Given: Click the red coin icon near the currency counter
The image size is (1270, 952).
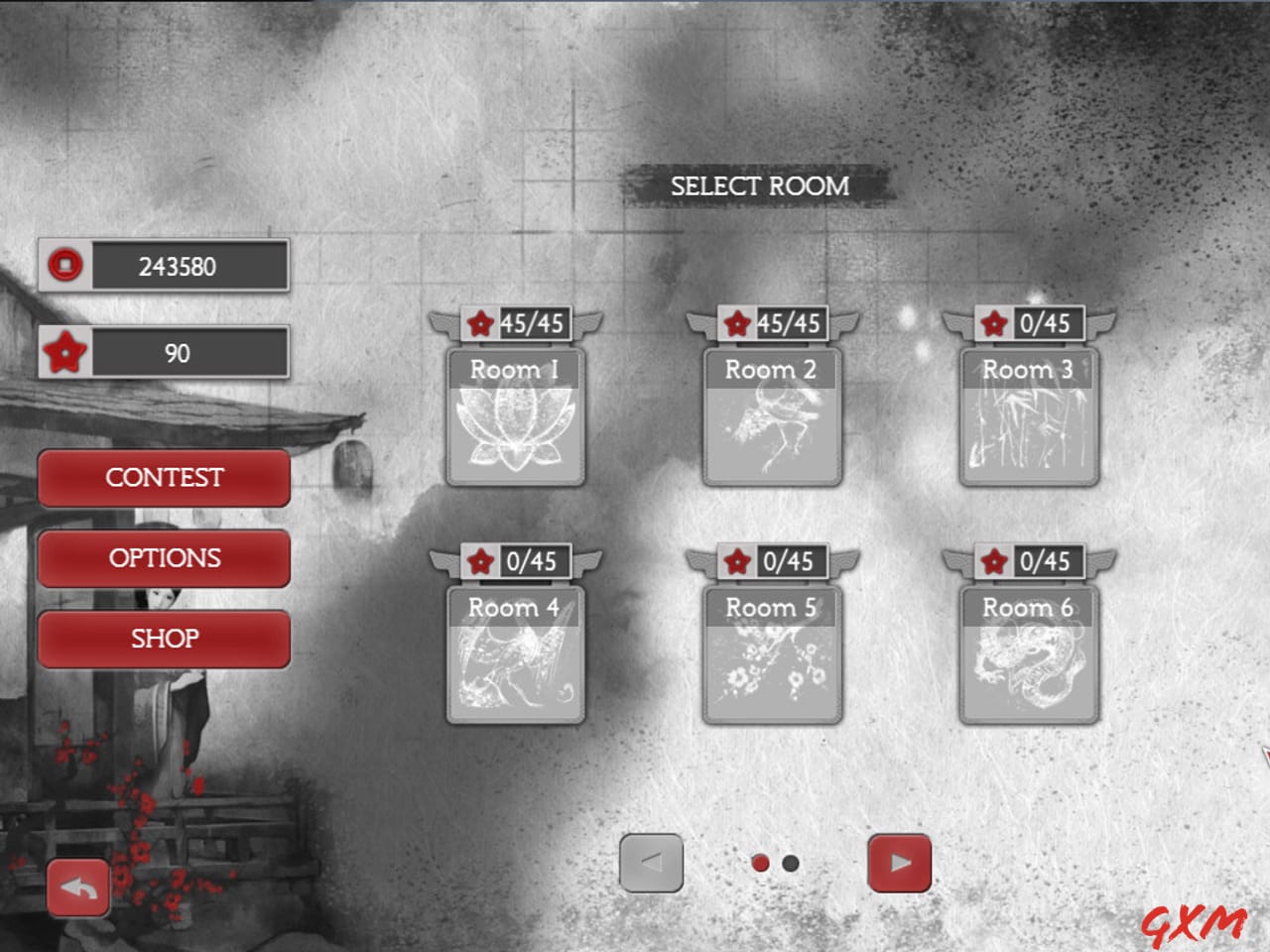Looking at the screenshot, I should [x=65, y=266].
